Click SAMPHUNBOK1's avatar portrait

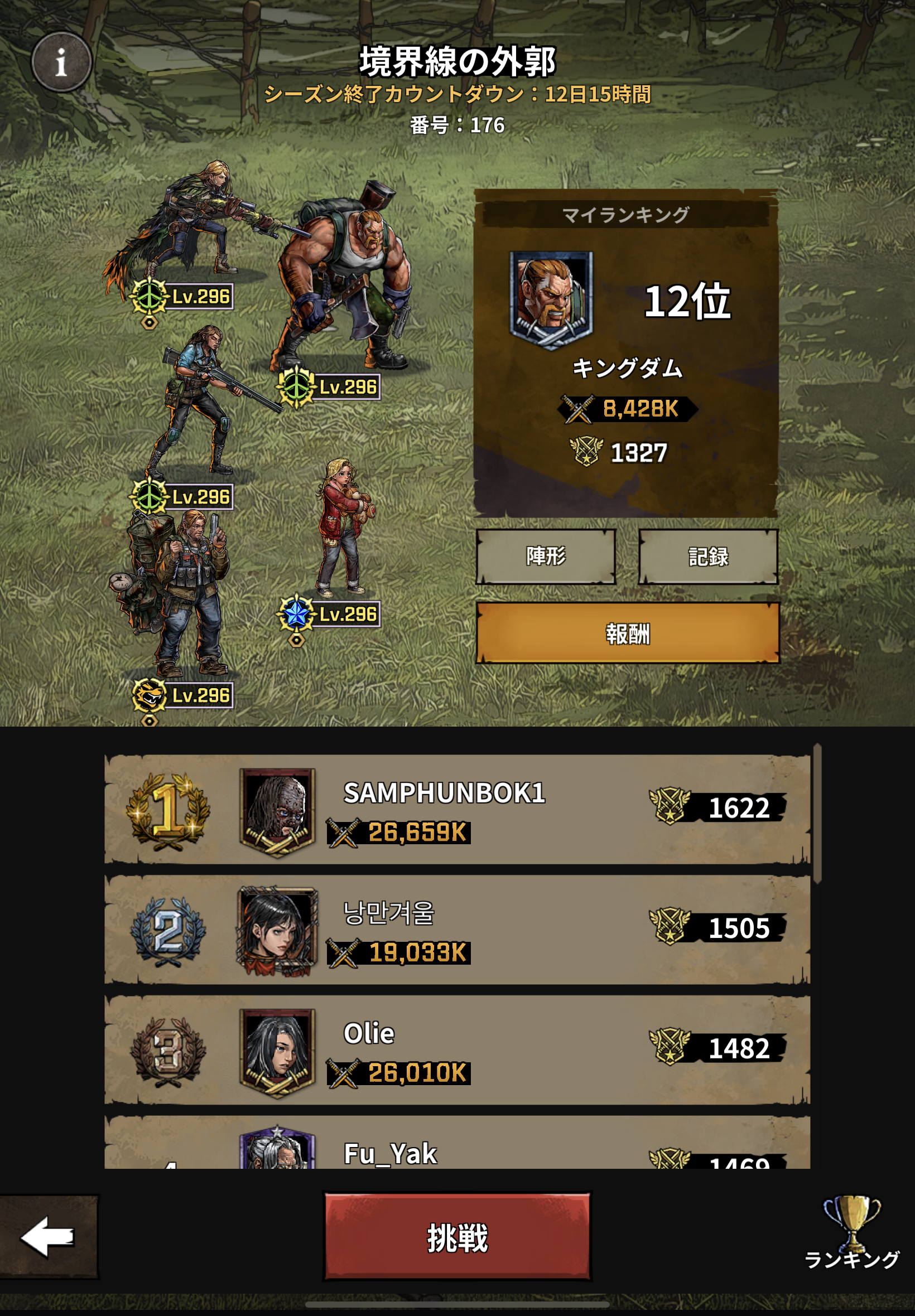coord(277,810)
